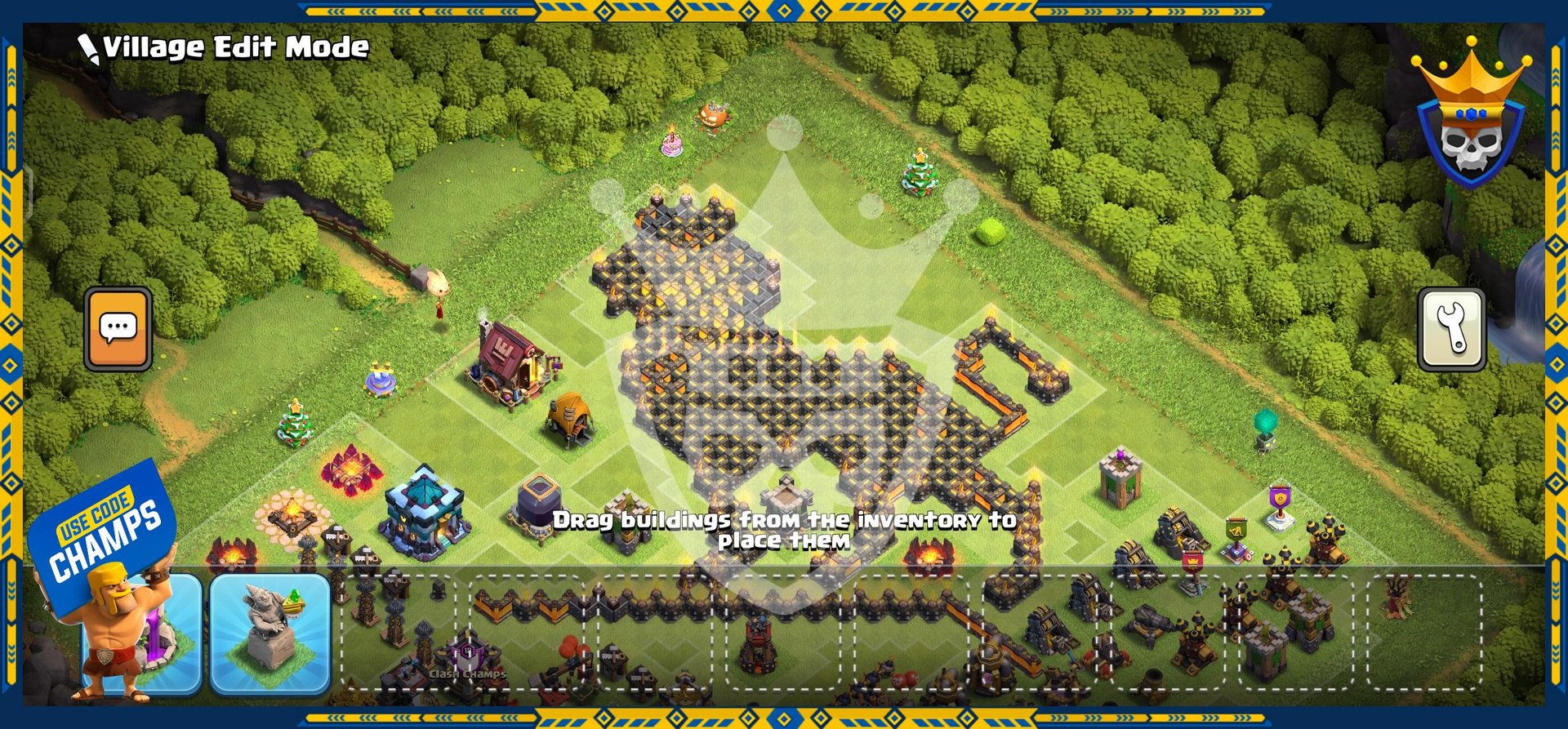The height and width of the screenshot is (729, 1568).
Task: Open the chat speech bubble button
Action: [x=118, y=329]
